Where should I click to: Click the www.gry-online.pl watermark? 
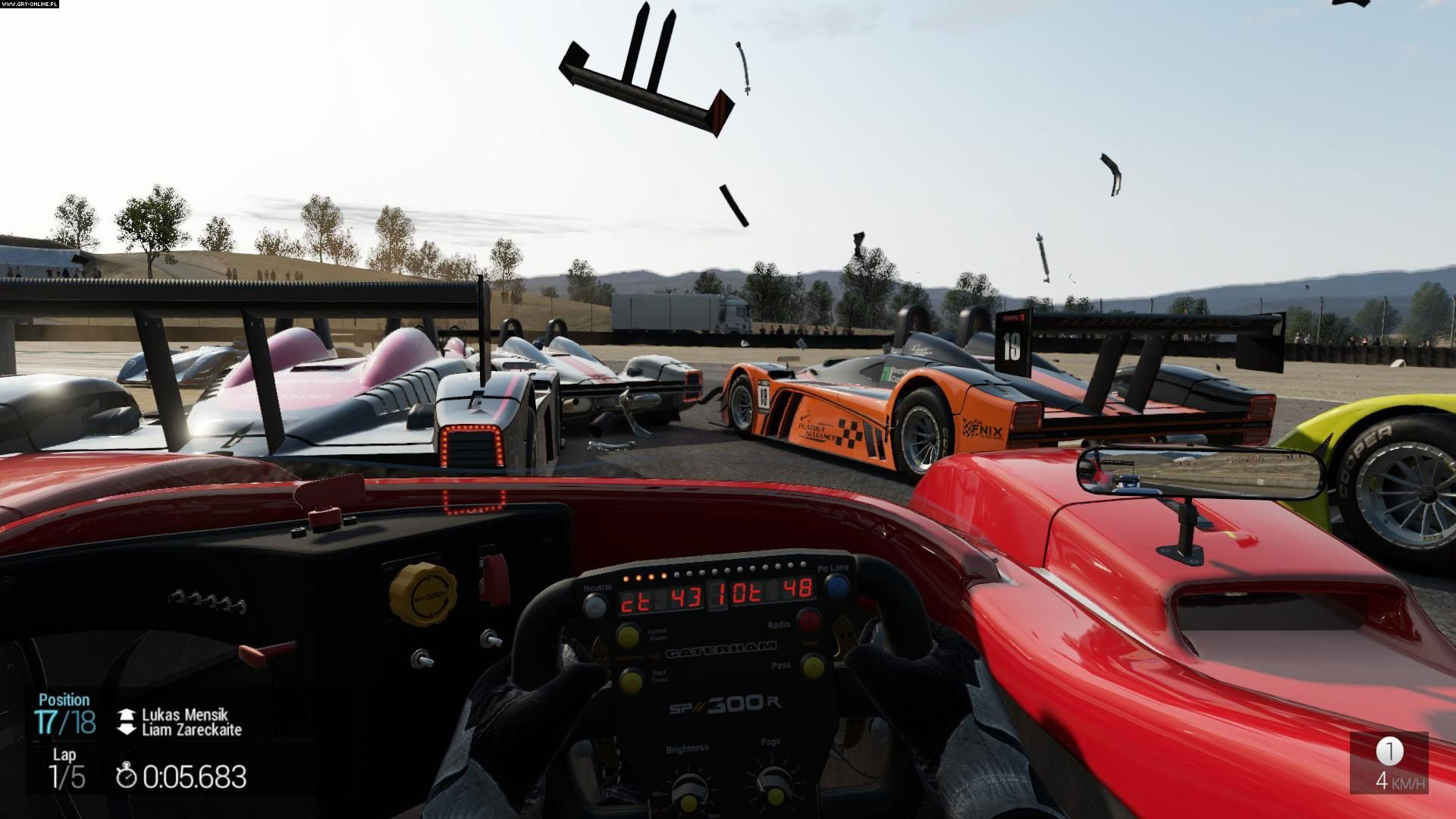(x=29, y=5)
